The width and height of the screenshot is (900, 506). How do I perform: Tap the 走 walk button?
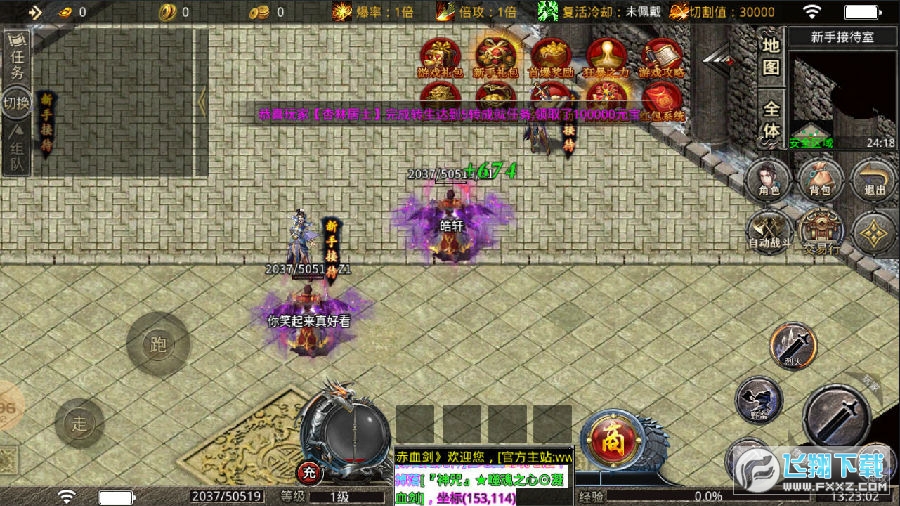pyautogui.click(x=80, y=422)
